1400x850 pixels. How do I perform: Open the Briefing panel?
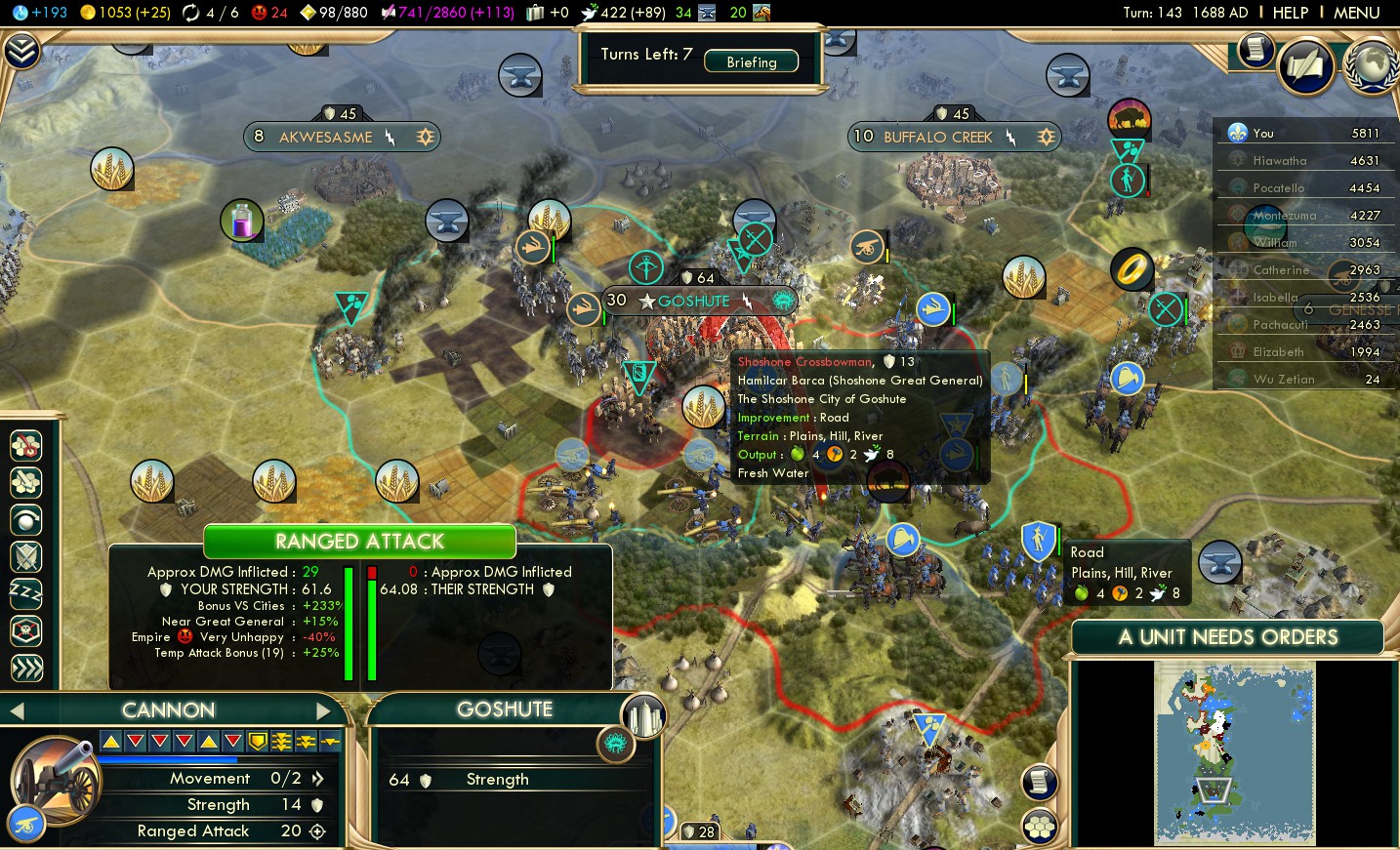pos(751,61)
